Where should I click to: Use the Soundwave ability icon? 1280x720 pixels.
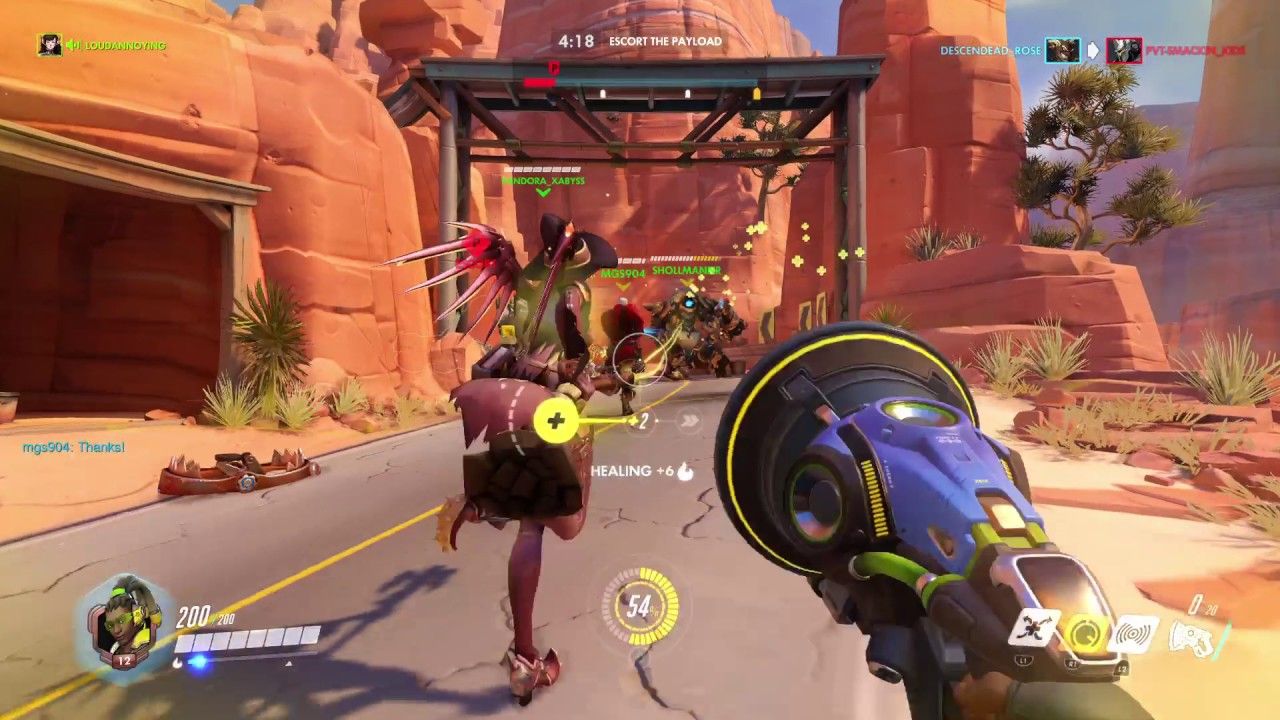click(x=1135, y=634)
